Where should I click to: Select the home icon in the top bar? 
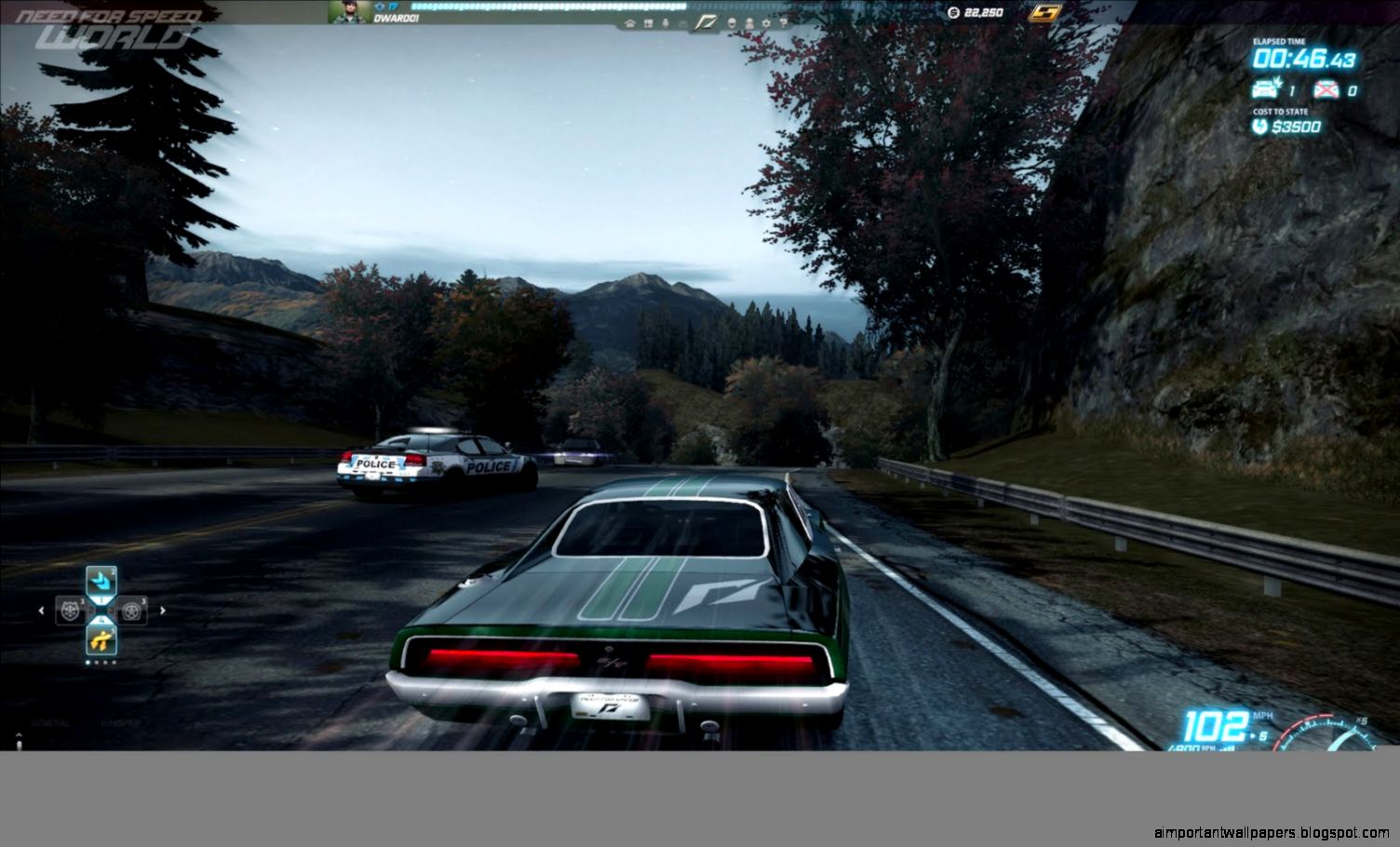pos(630,23)
